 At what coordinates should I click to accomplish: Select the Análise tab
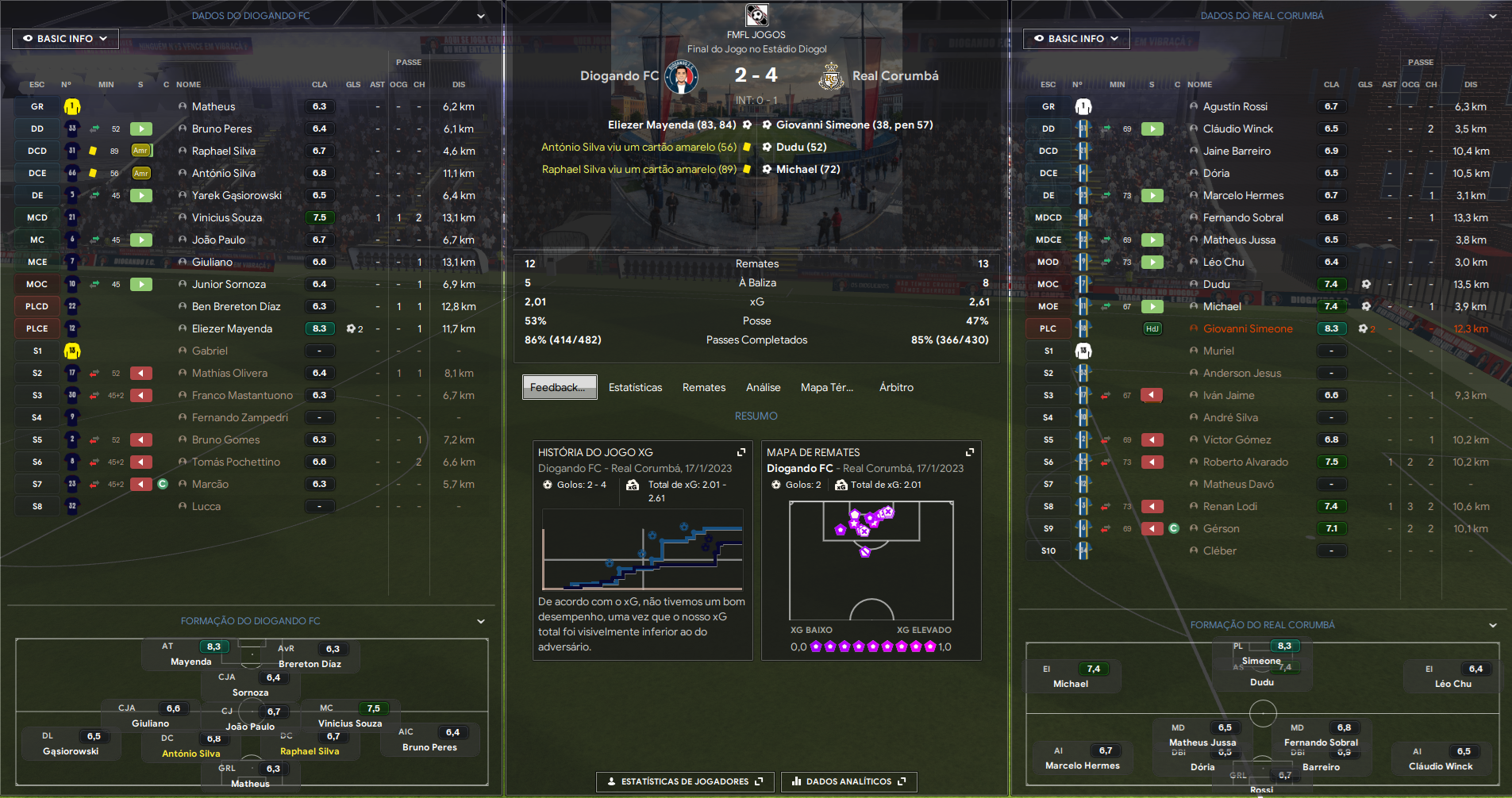pyautogui.click(x=763, y=387)
